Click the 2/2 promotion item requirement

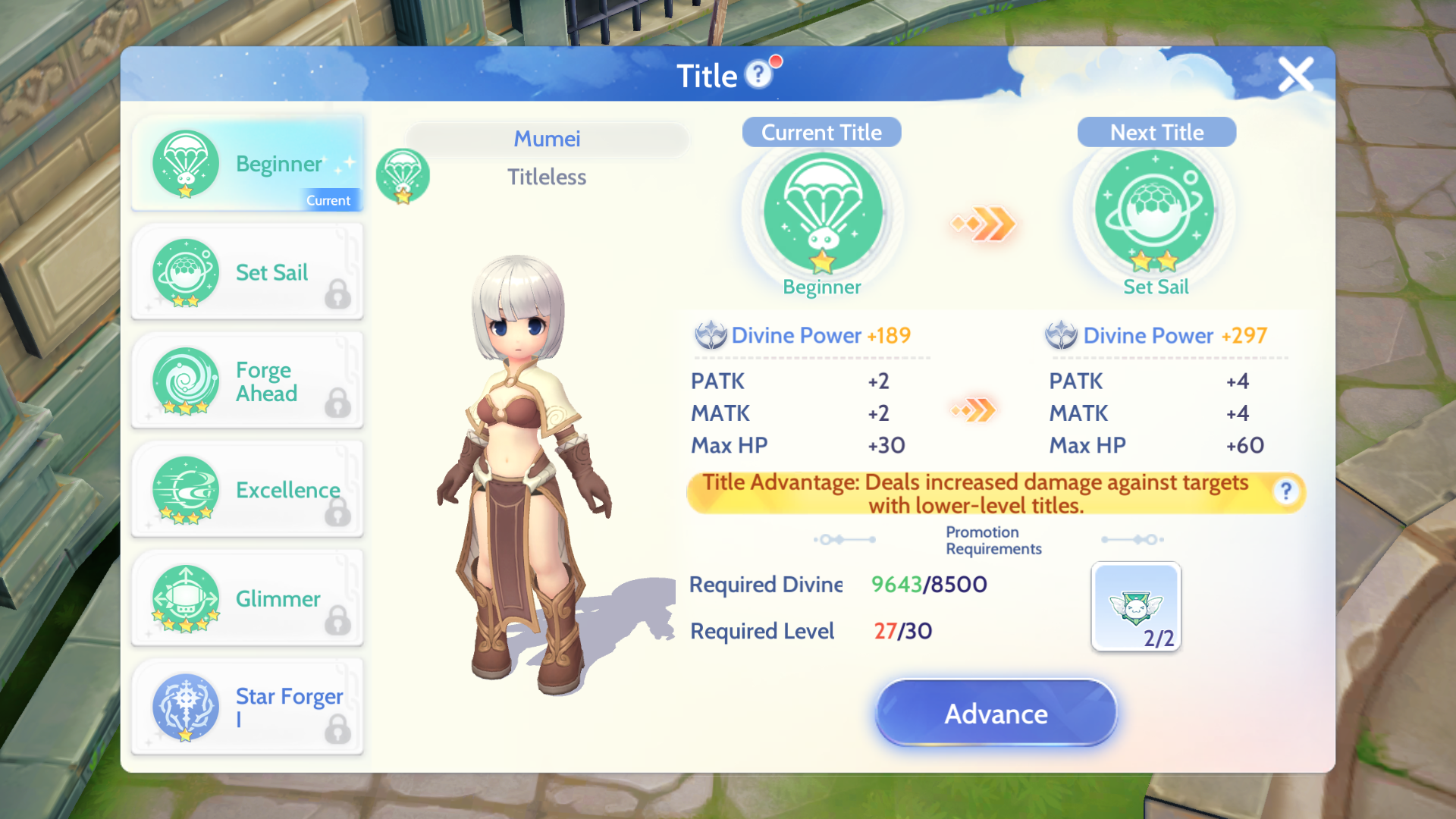pyautogui.click(x=1135, y=605)
